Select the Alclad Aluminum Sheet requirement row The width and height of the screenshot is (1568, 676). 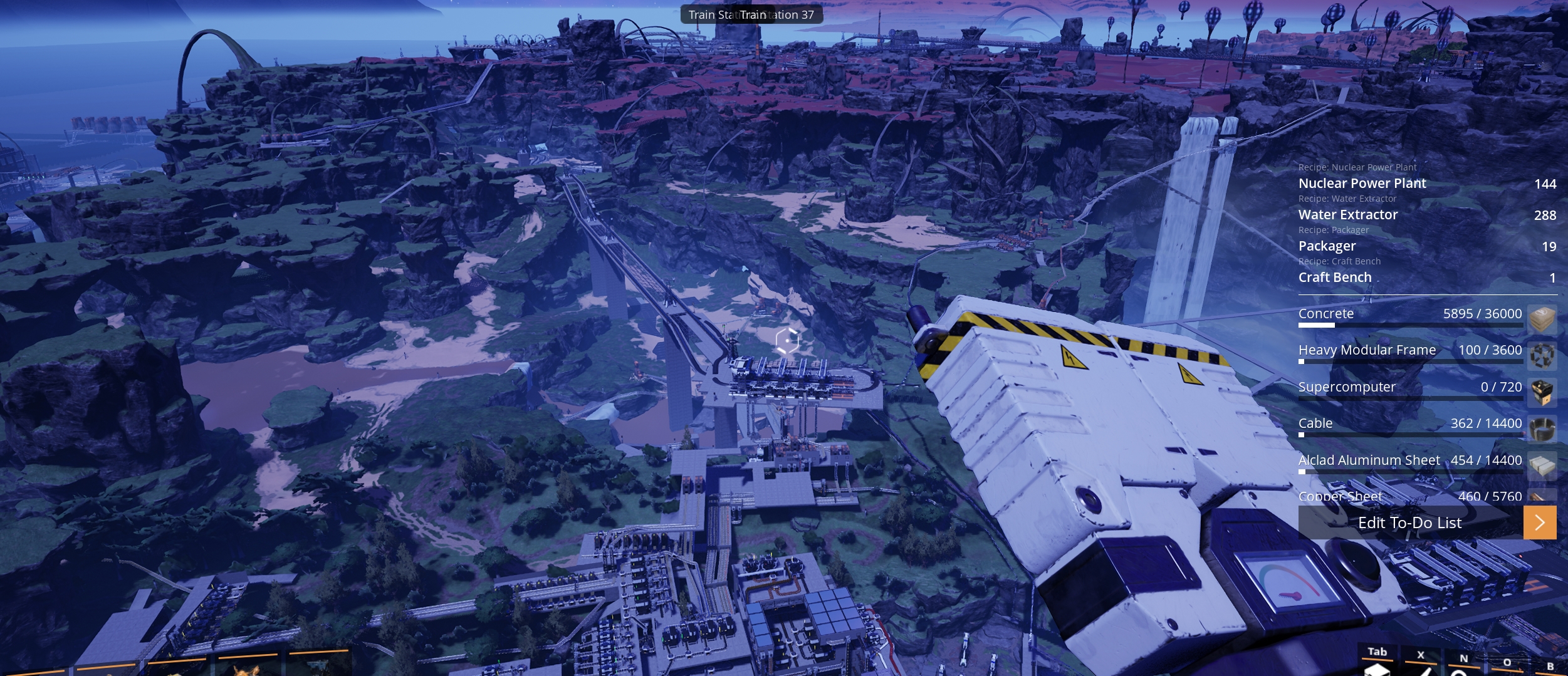click(1410, 460)
